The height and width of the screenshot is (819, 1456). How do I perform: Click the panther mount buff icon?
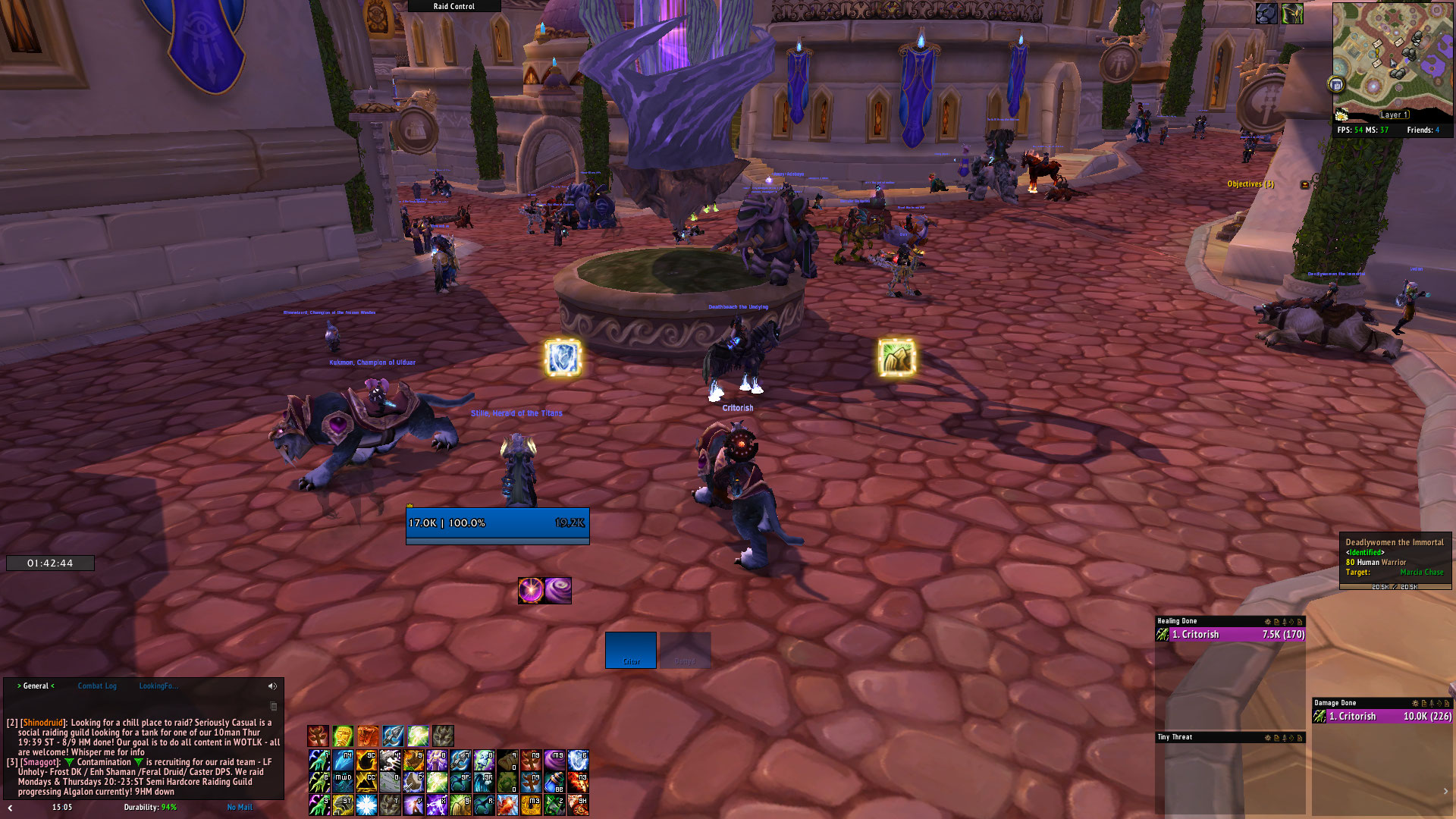(1266, 13)
